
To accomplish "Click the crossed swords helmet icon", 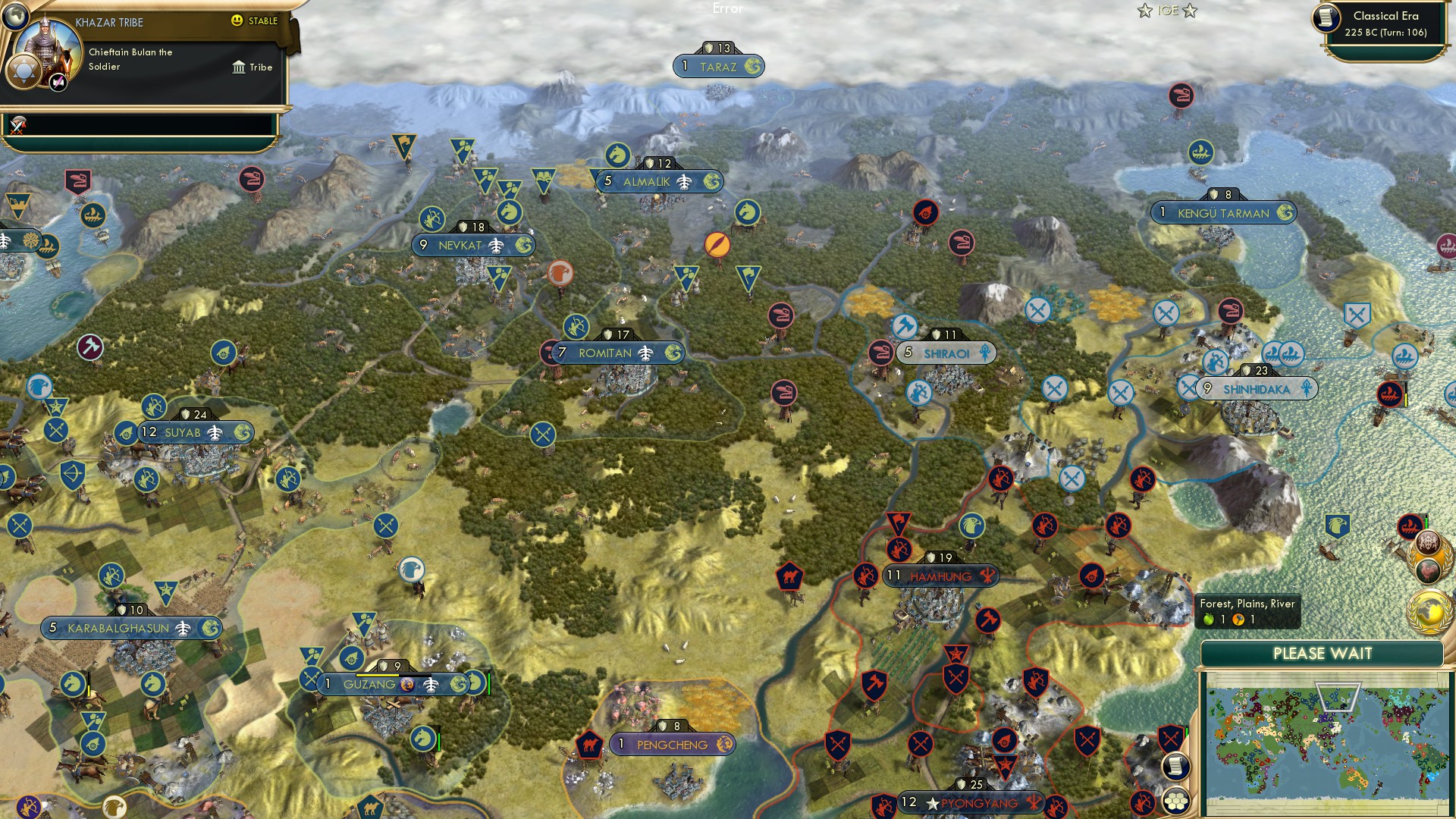I will coord(18,124).
